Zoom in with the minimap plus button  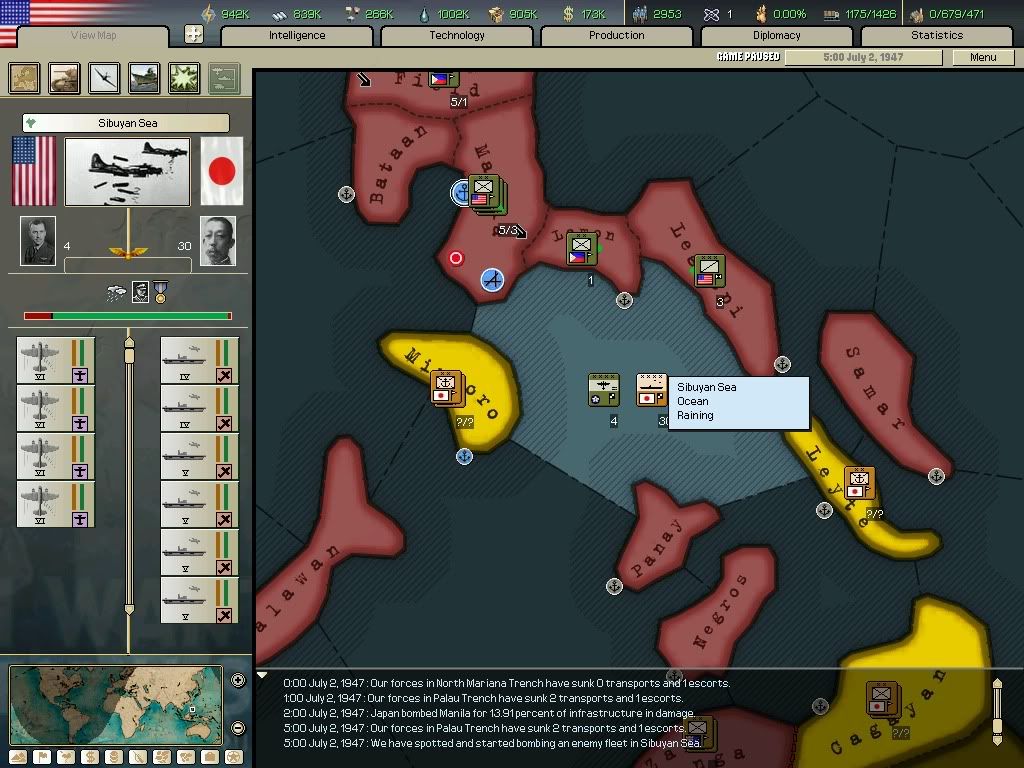pos(238,681)
